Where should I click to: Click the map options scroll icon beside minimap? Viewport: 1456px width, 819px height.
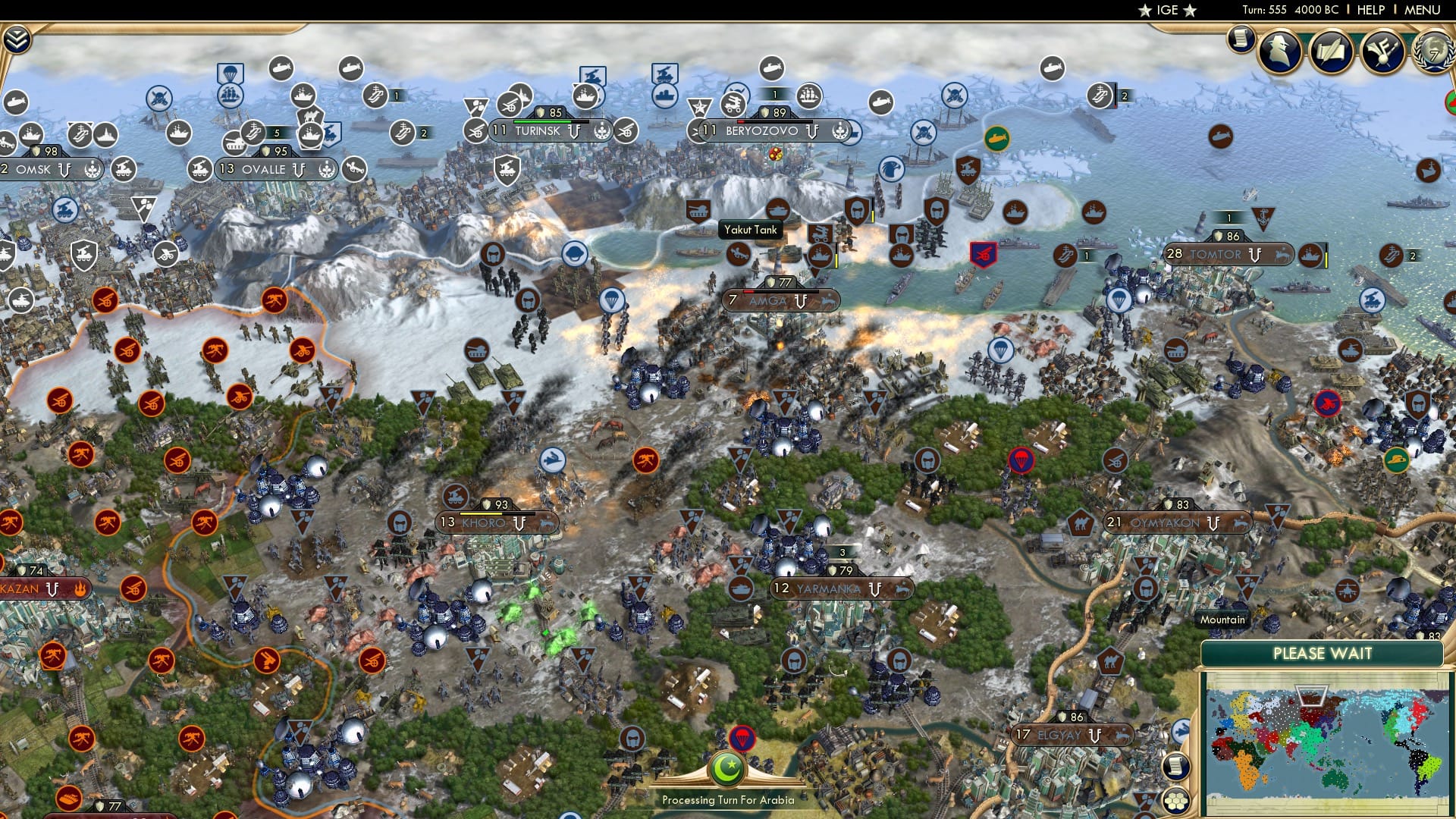(x=1176, y=766)
